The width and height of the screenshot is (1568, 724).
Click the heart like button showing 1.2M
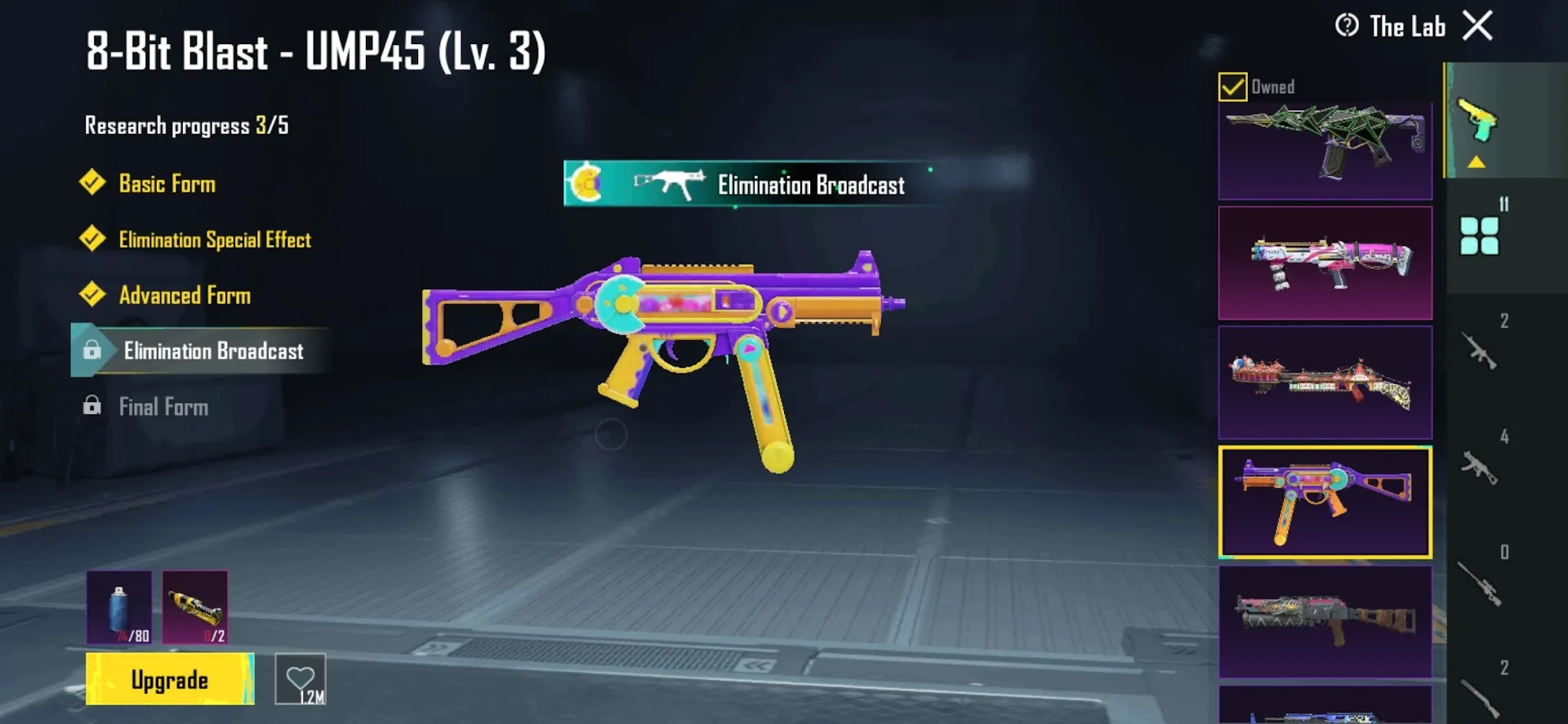click(x=301, y=679)
